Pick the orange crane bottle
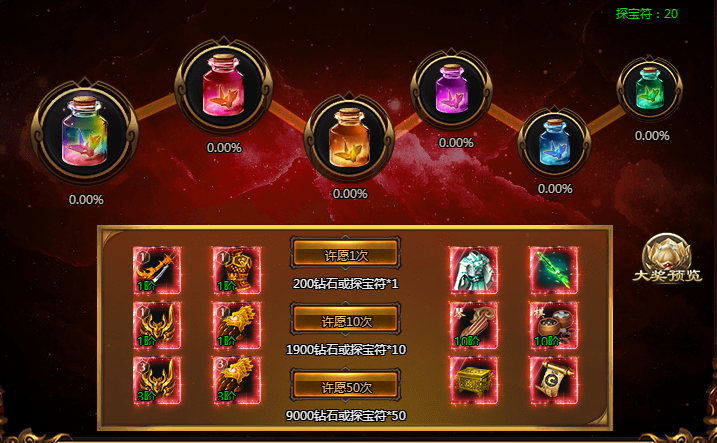Viewport: 717px width, 443px height. pos(349,136)
